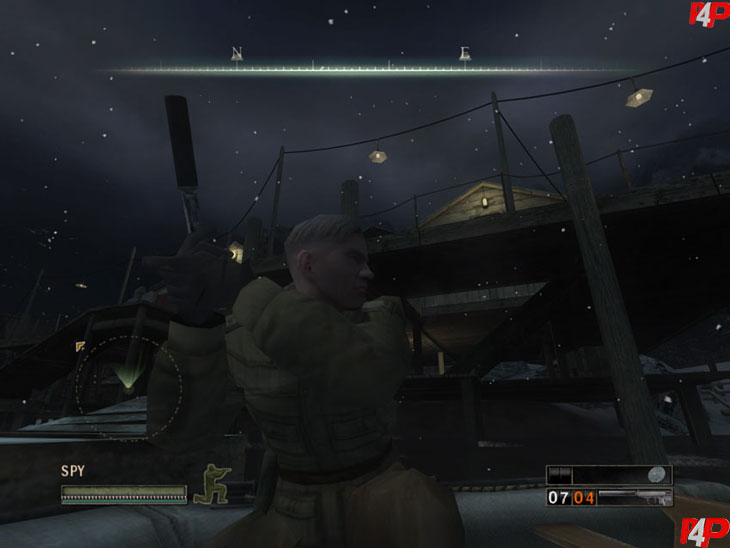Select the silenced pistol weapon icon
Image resolution: width=730 pixels, height=548 pixels.
(636, 496)
